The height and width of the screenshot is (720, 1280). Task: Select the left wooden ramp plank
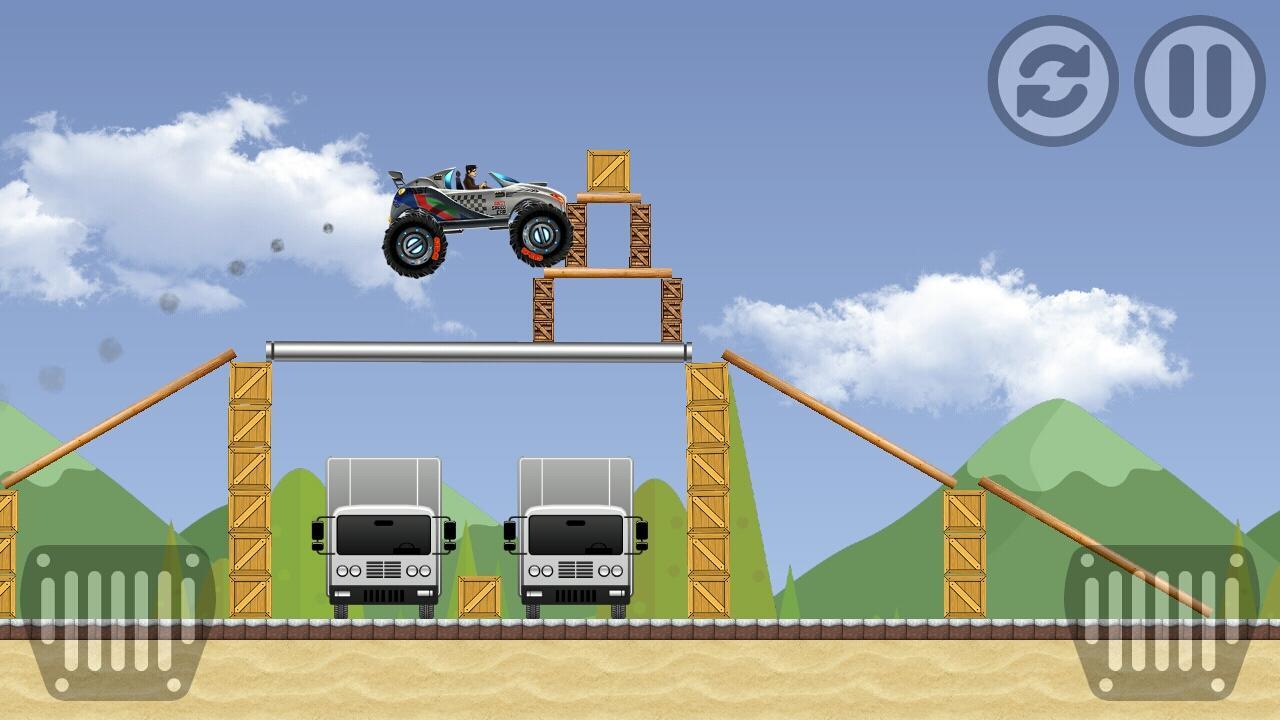tap(120, 420)
